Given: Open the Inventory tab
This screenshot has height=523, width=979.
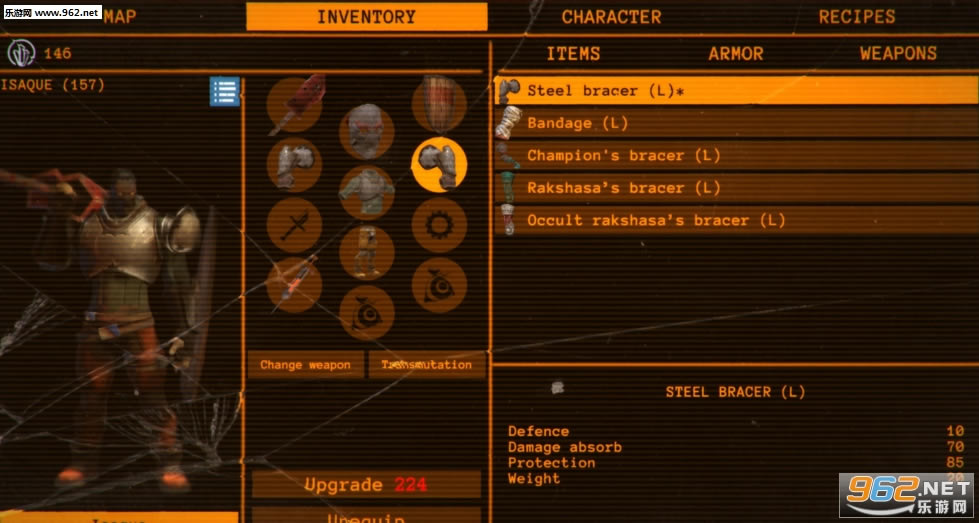Looking at the screenshot, I should coord(366,16).
